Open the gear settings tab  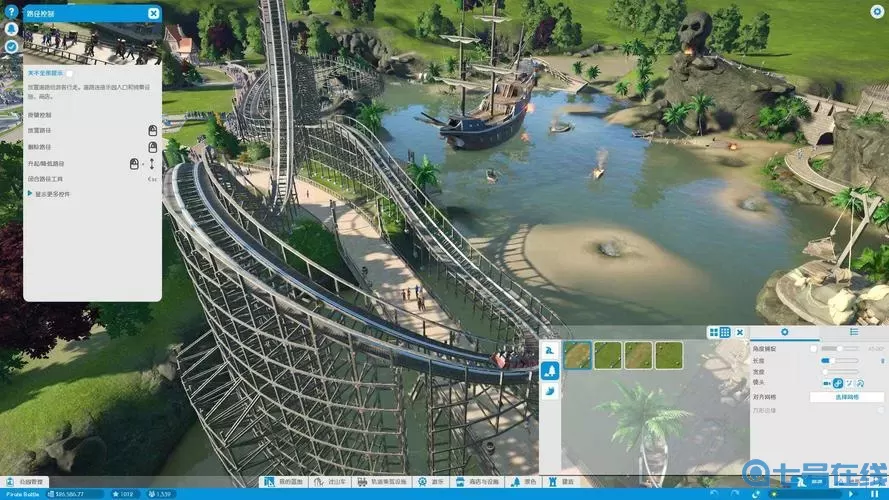pos(784,332)
